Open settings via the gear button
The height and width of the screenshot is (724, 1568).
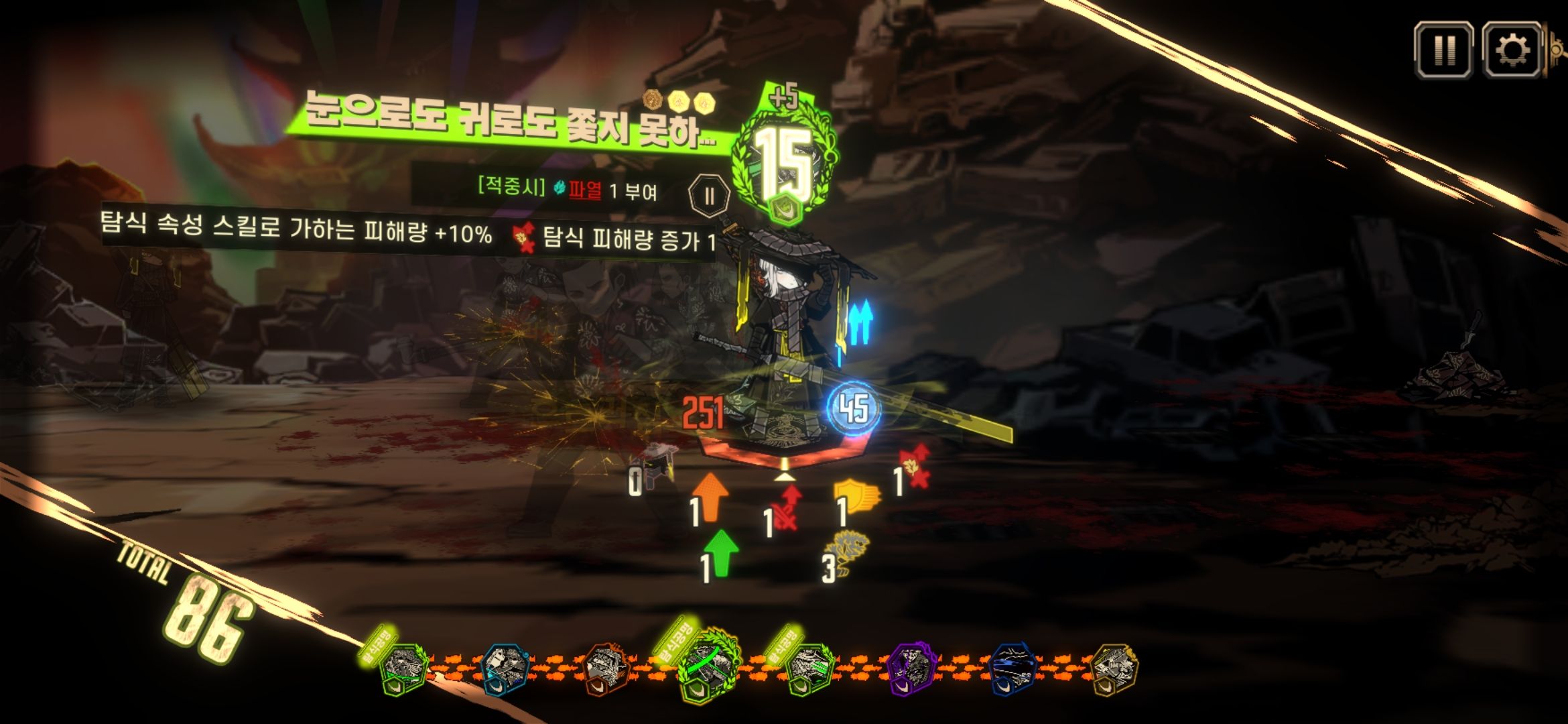click(1512, 49)
